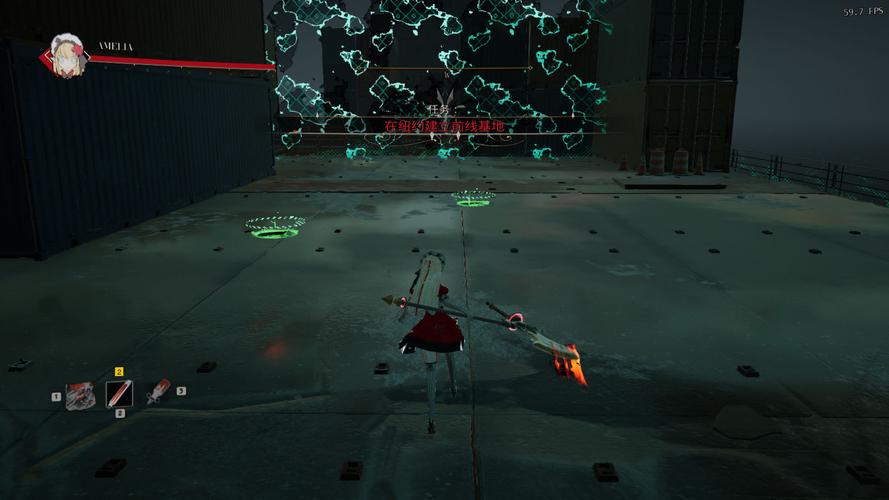Viewport: 889px width, 500px height.
Task: Click the red mission objective banner
Action: coord(444,126)
